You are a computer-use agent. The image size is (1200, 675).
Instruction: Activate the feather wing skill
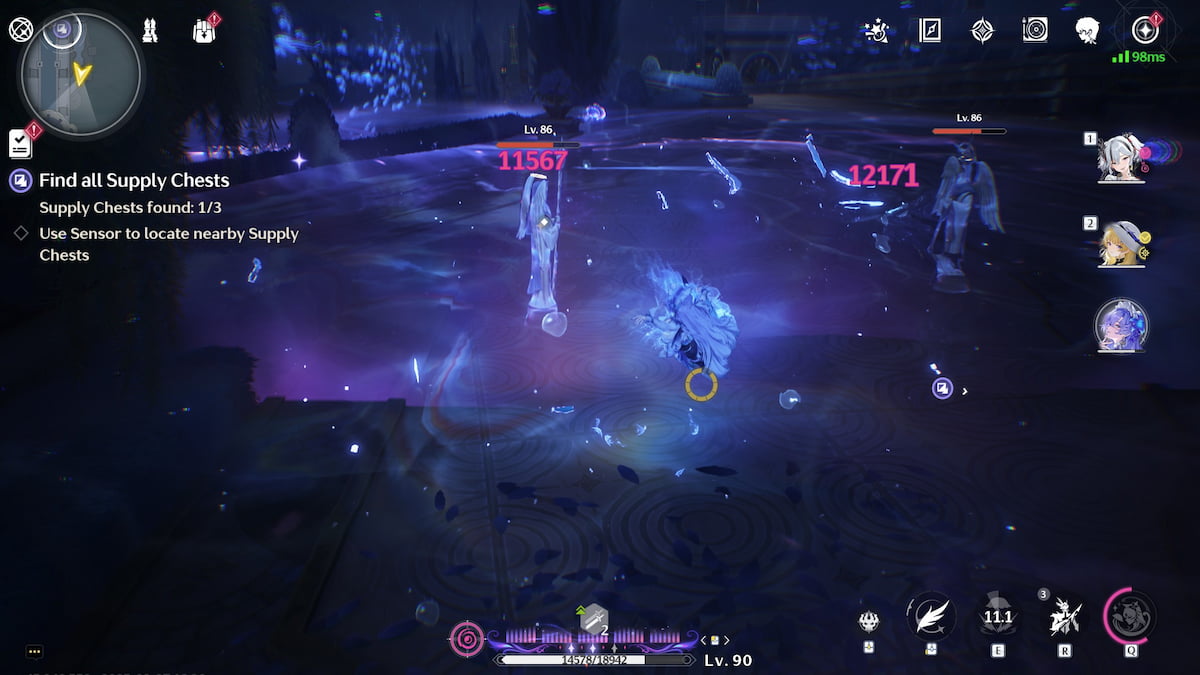[x=931, y=616]
